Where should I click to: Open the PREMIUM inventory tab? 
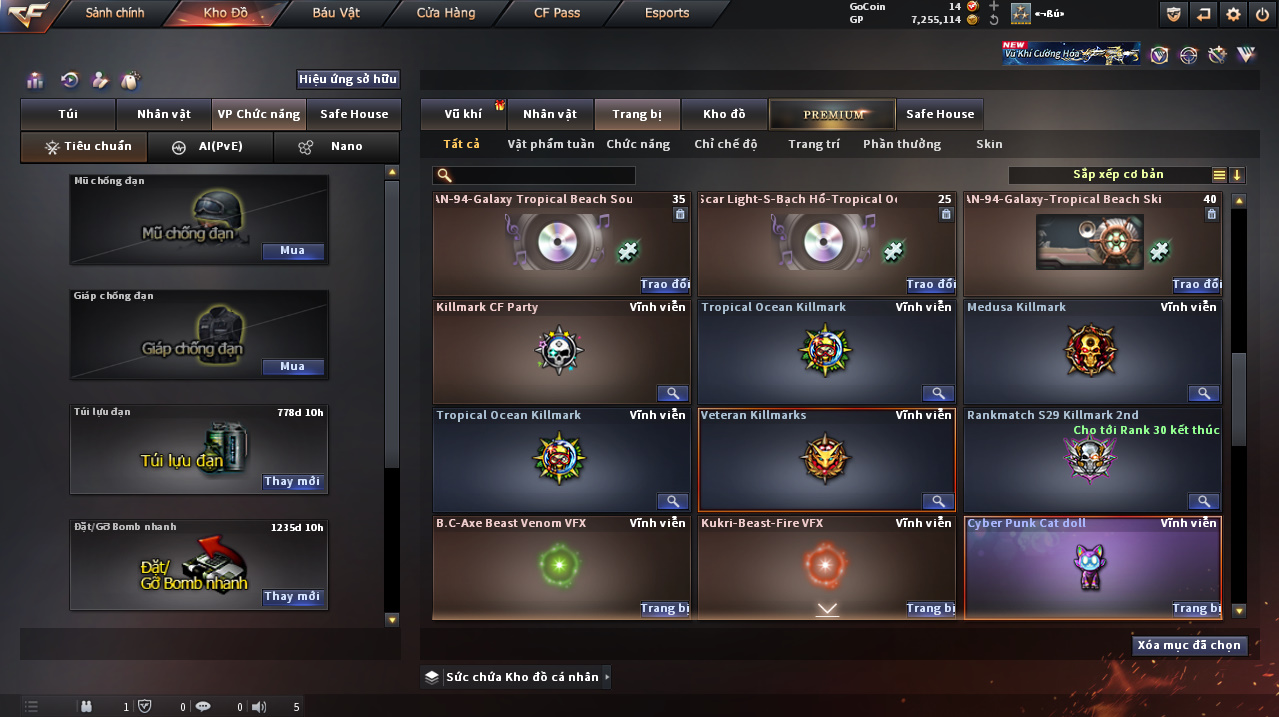[832, 115]
